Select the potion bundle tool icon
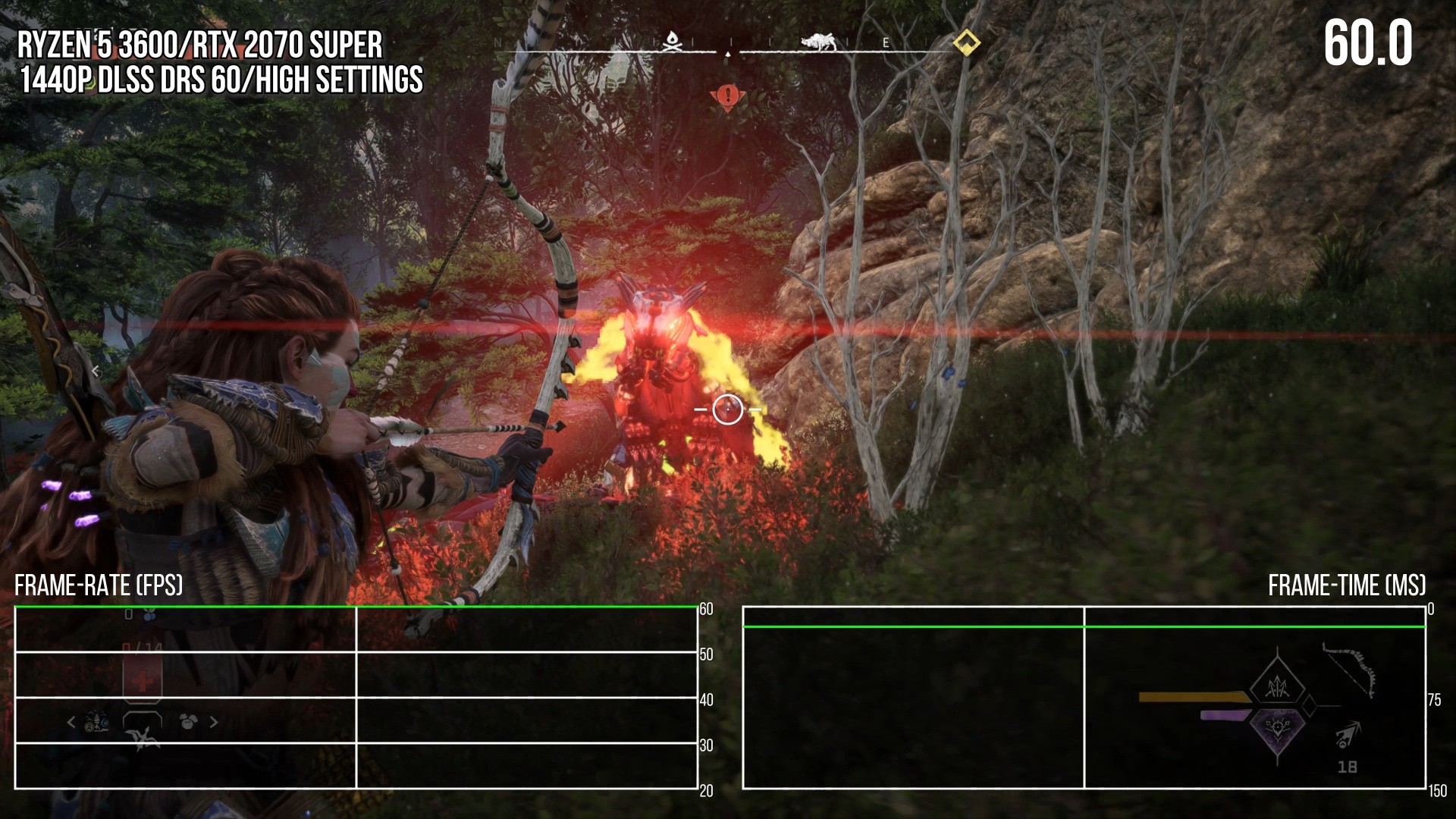This screenshot has height=819, width=1456. pos(97,722)
